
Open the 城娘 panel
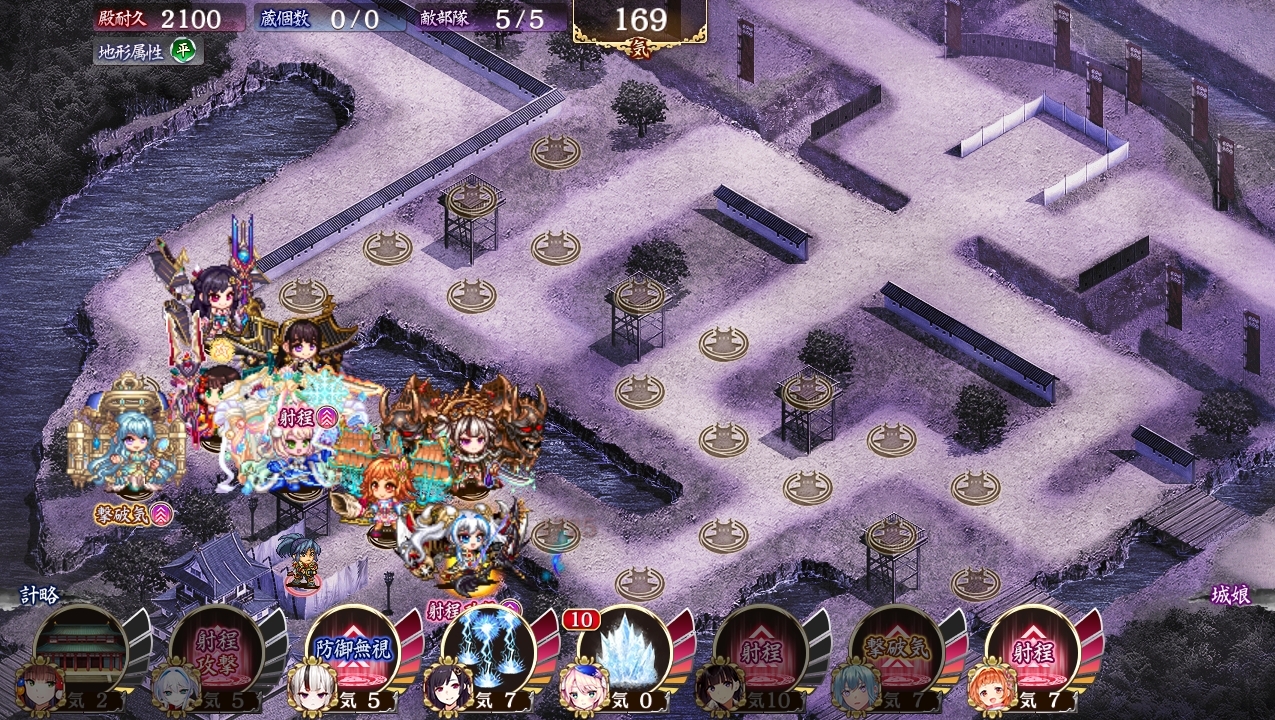pos(1230,595)
